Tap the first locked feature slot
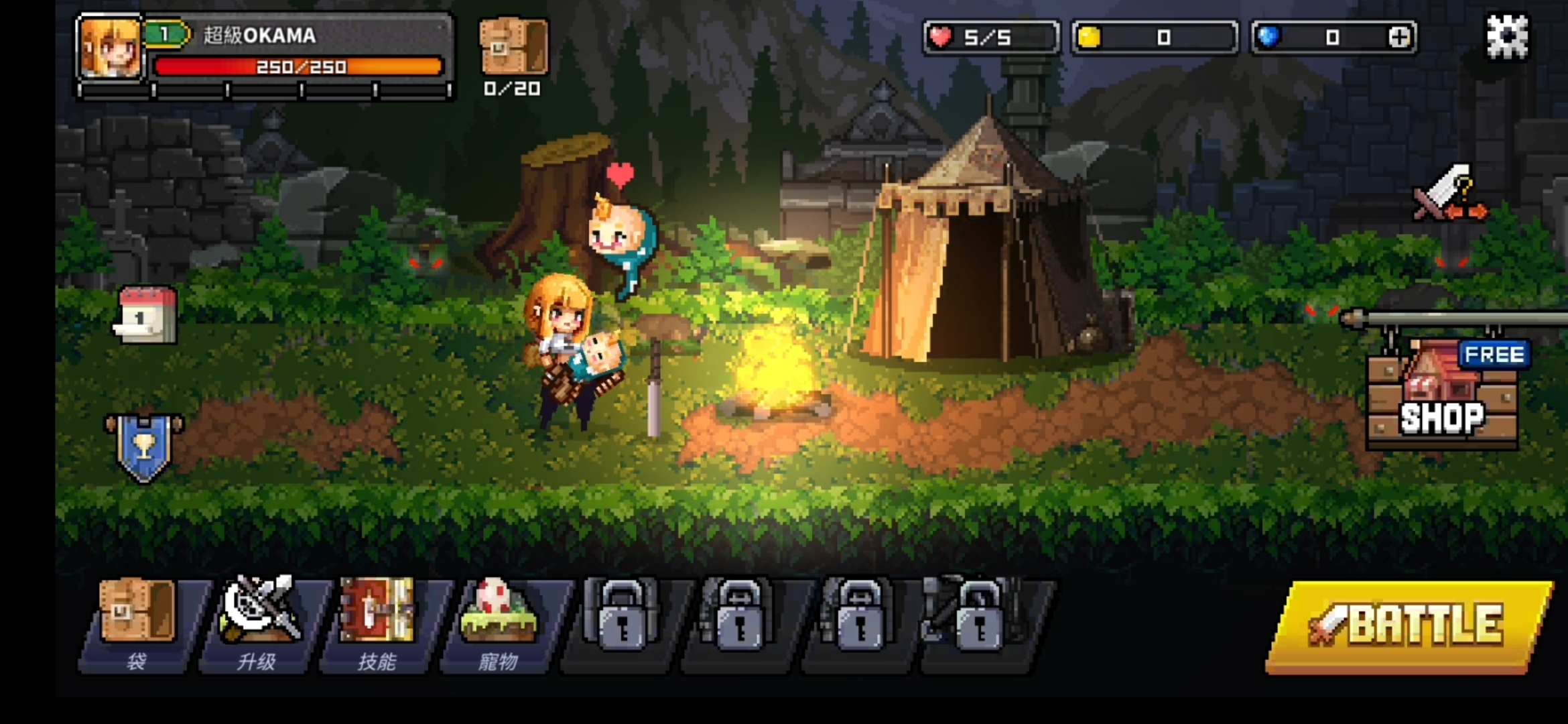Viewport: 1568px width, 724px height. pos(623,620)
